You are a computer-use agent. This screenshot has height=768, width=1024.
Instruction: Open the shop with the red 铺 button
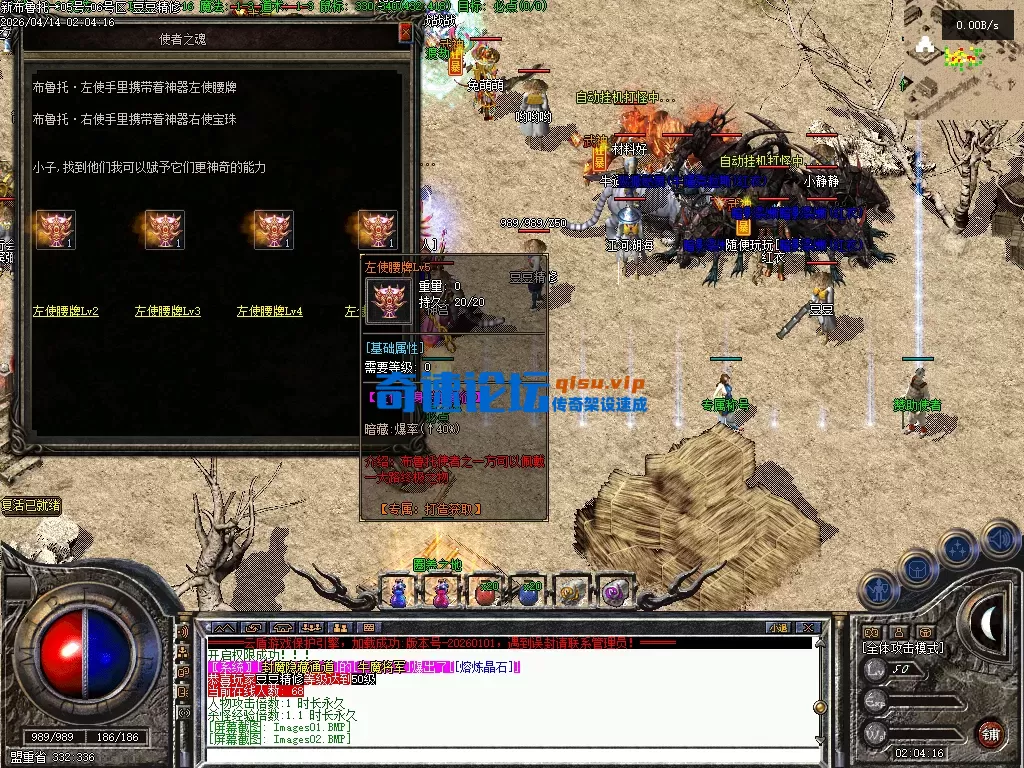coord(990,733)
